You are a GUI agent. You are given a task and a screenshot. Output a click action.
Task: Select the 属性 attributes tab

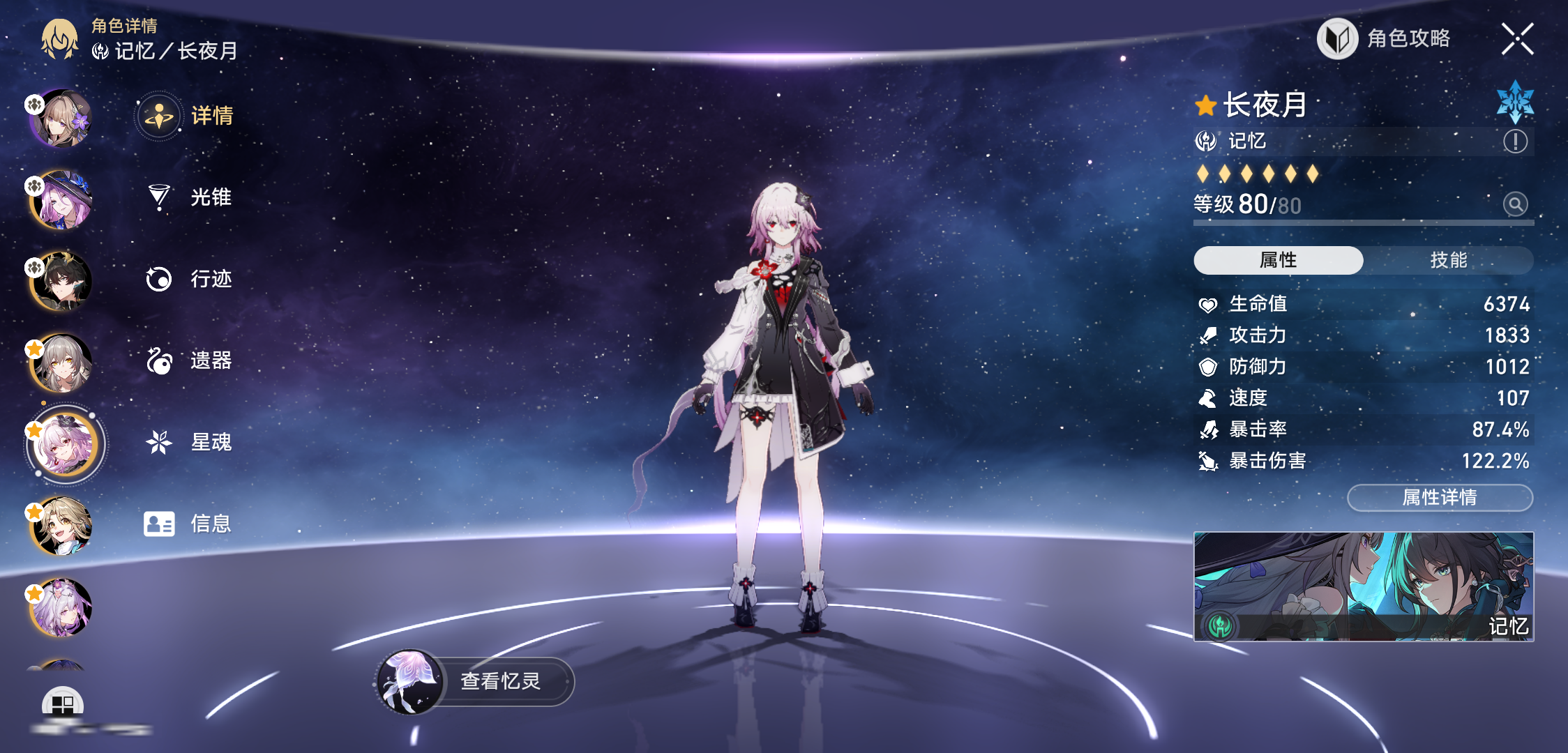pyautogui.click(x=1278, y=260)
